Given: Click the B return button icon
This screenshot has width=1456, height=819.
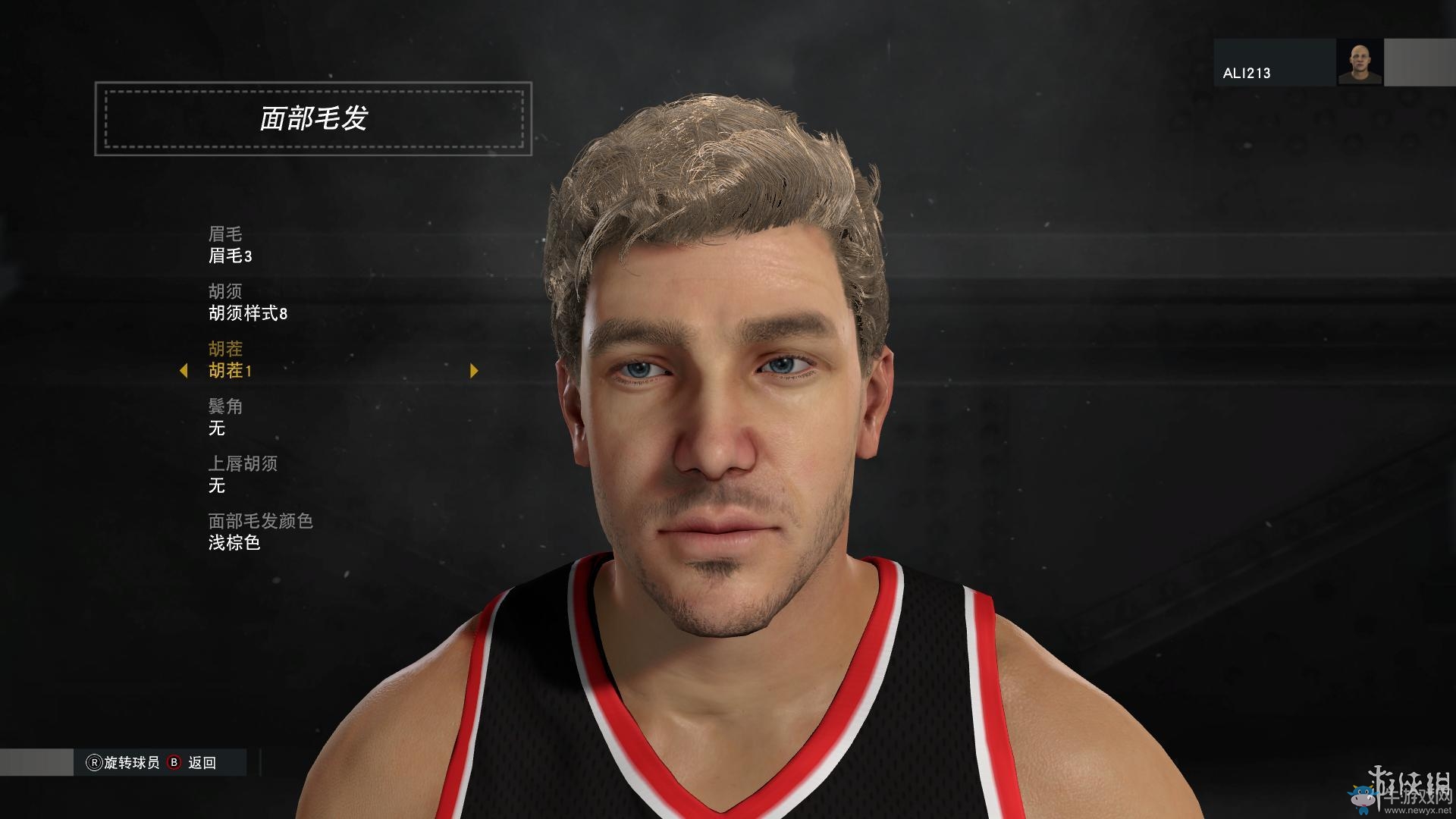Looking at the screenshot, I should 174,763.
